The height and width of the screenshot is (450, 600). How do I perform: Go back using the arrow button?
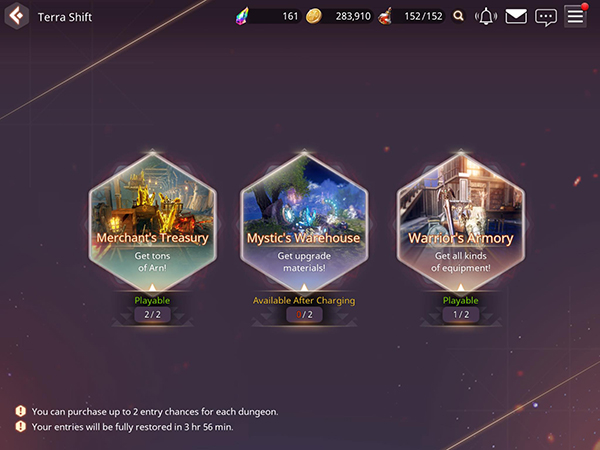pos(15,16)
